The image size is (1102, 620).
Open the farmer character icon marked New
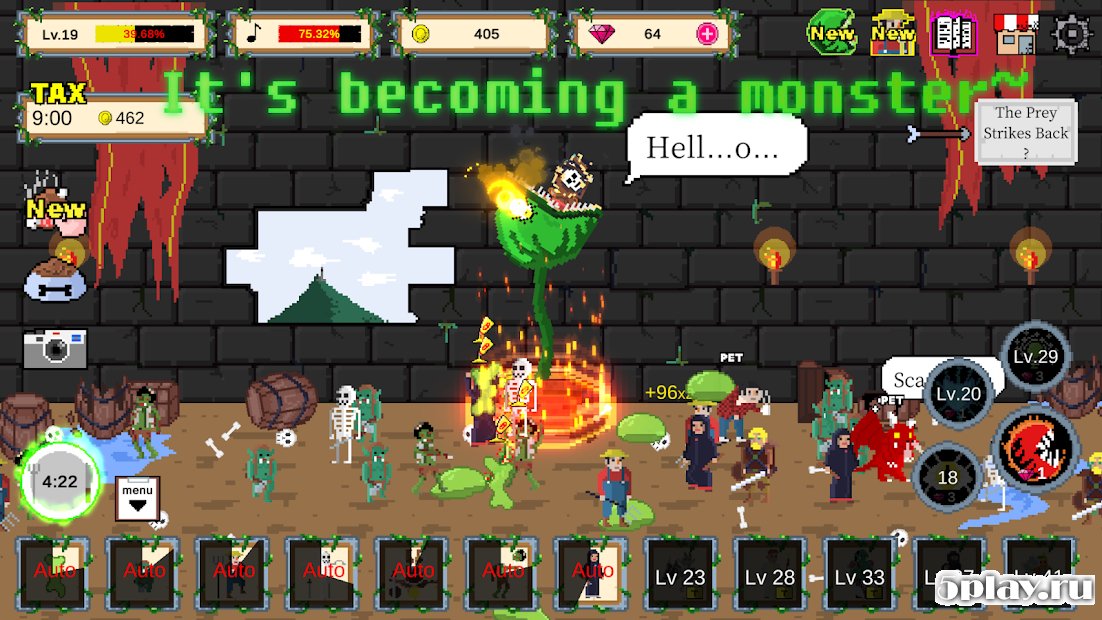click(893, 33)
